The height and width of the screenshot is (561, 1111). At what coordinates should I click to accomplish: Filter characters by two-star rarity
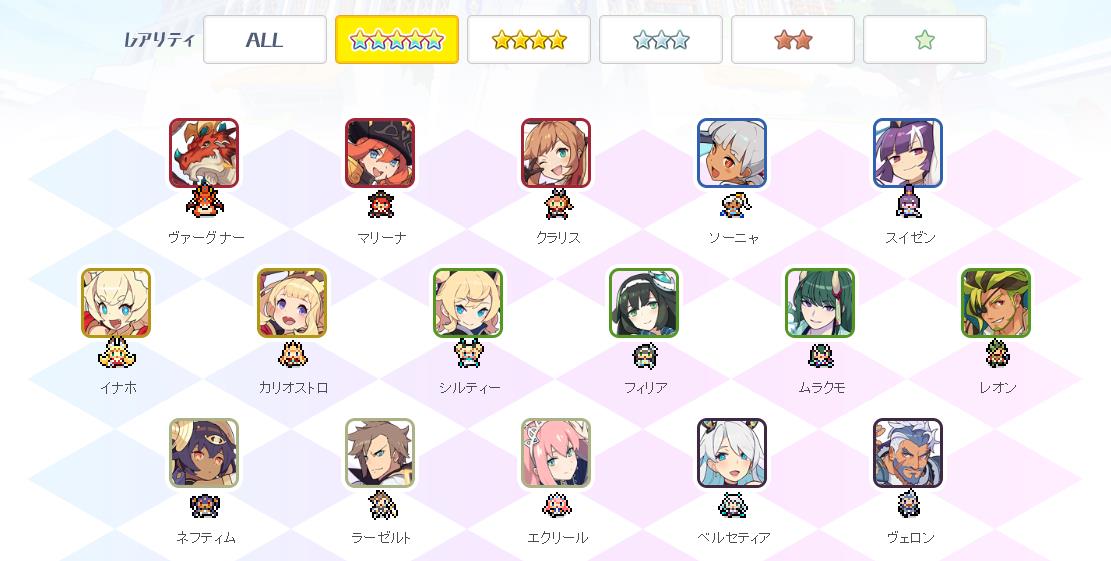[x=793, y=40]
